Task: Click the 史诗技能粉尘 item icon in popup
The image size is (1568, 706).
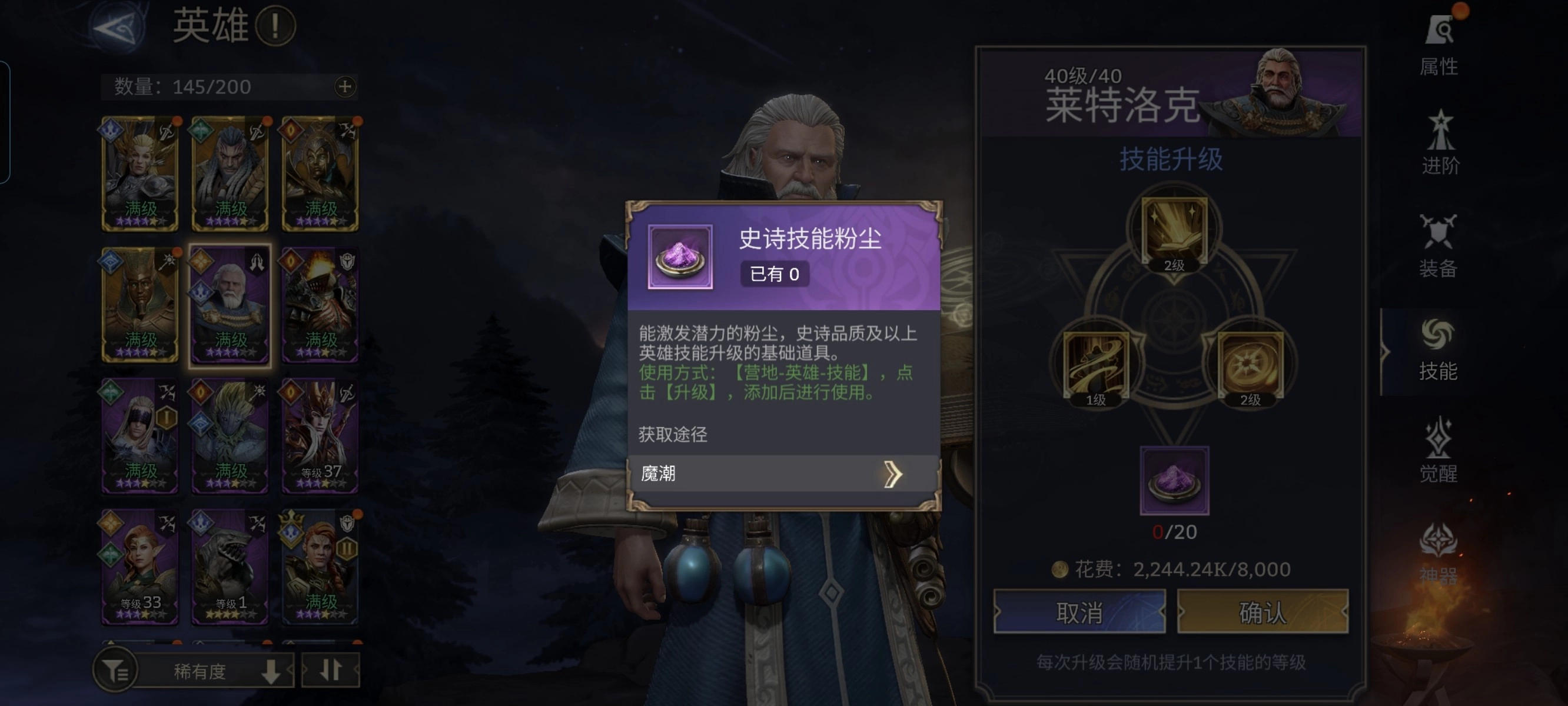Action: (x=680, y=258)
